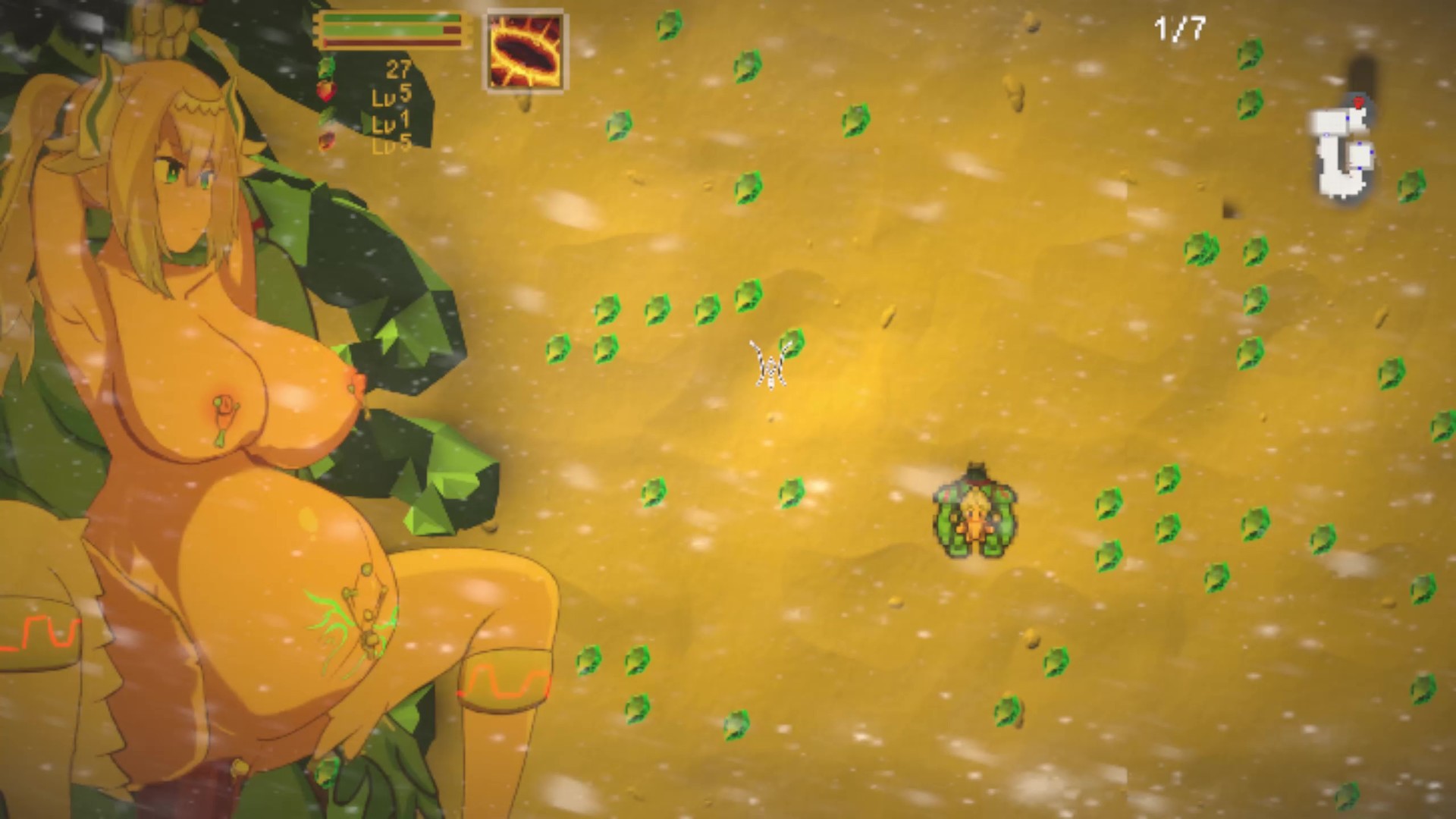Click the green strawberry fruit icon
The height and width of the screenshot is (819, 1456).
point(328,67)
